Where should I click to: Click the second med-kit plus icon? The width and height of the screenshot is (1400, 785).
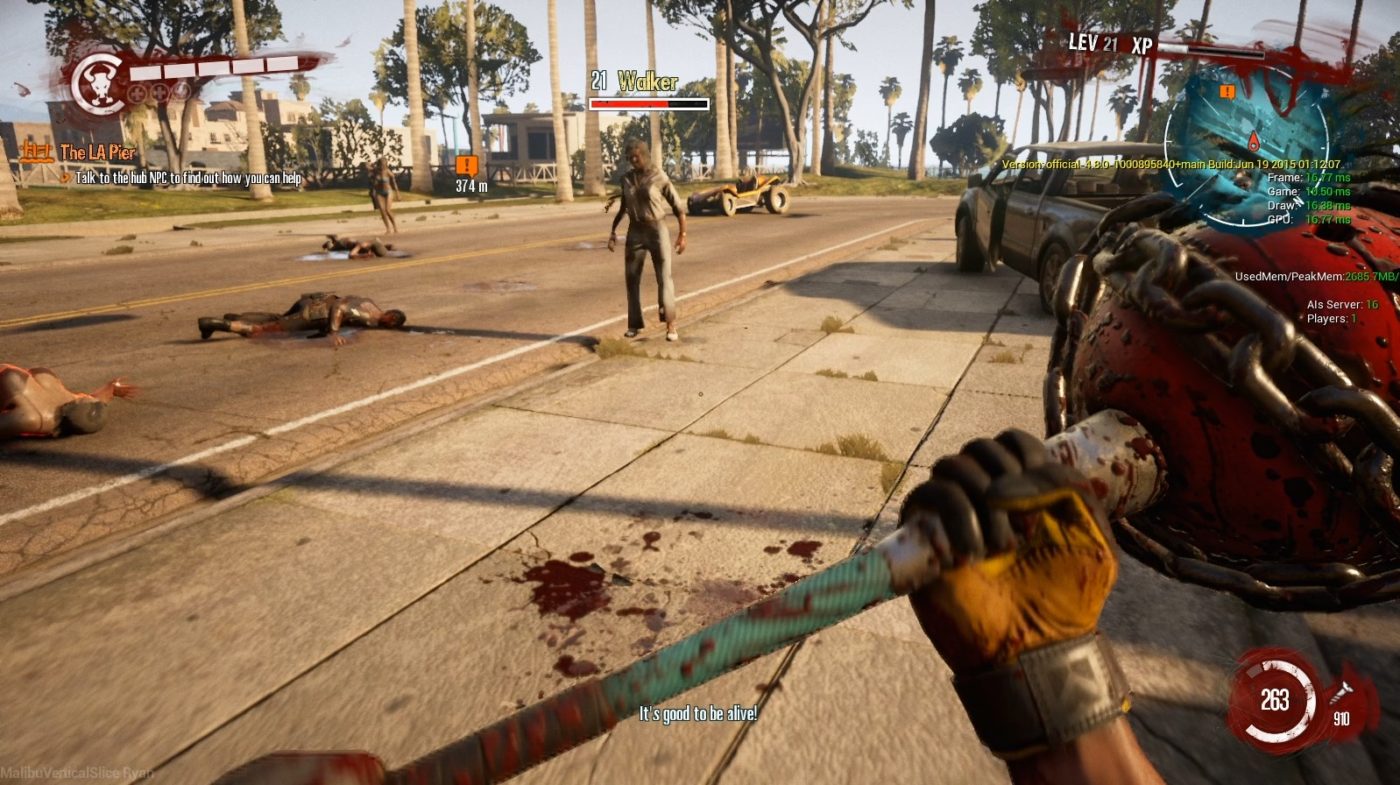point(160,93)
